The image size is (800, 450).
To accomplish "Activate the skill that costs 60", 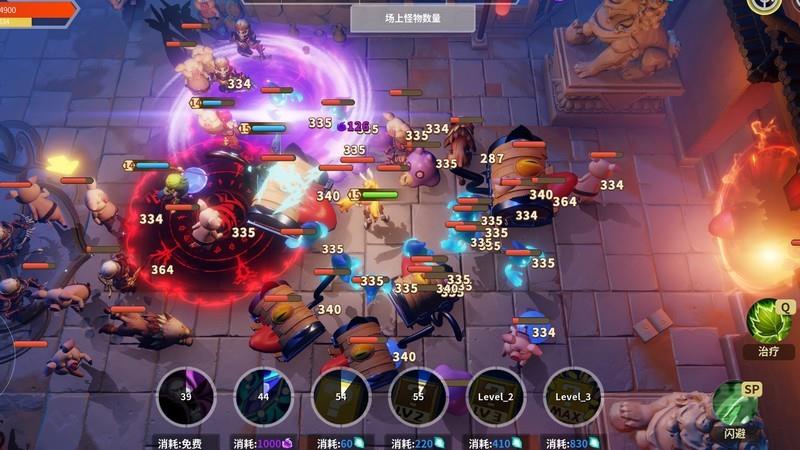I will pyautogui.click(x=341, y=397).
